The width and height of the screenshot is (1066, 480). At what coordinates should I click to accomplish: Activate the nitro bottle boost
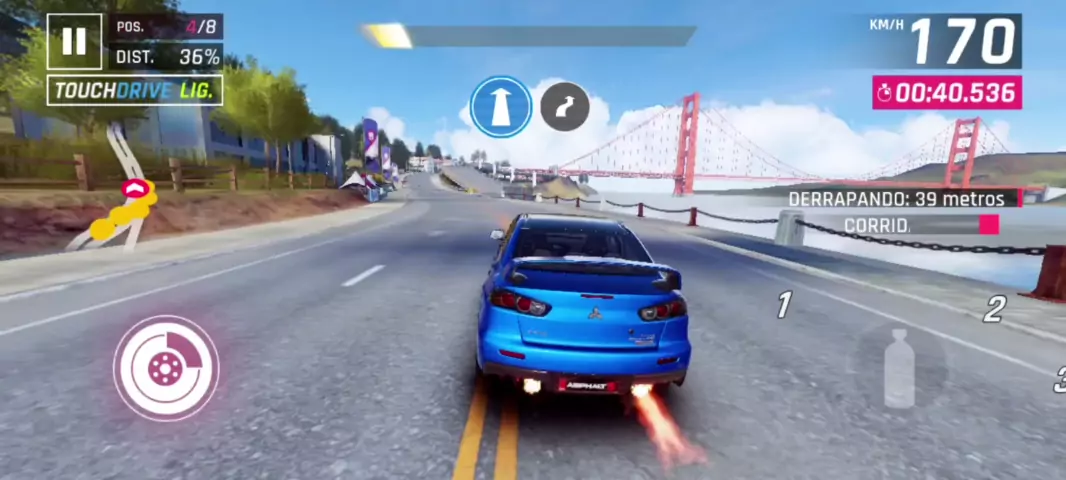pyautogui.click(x=898, y=367)
